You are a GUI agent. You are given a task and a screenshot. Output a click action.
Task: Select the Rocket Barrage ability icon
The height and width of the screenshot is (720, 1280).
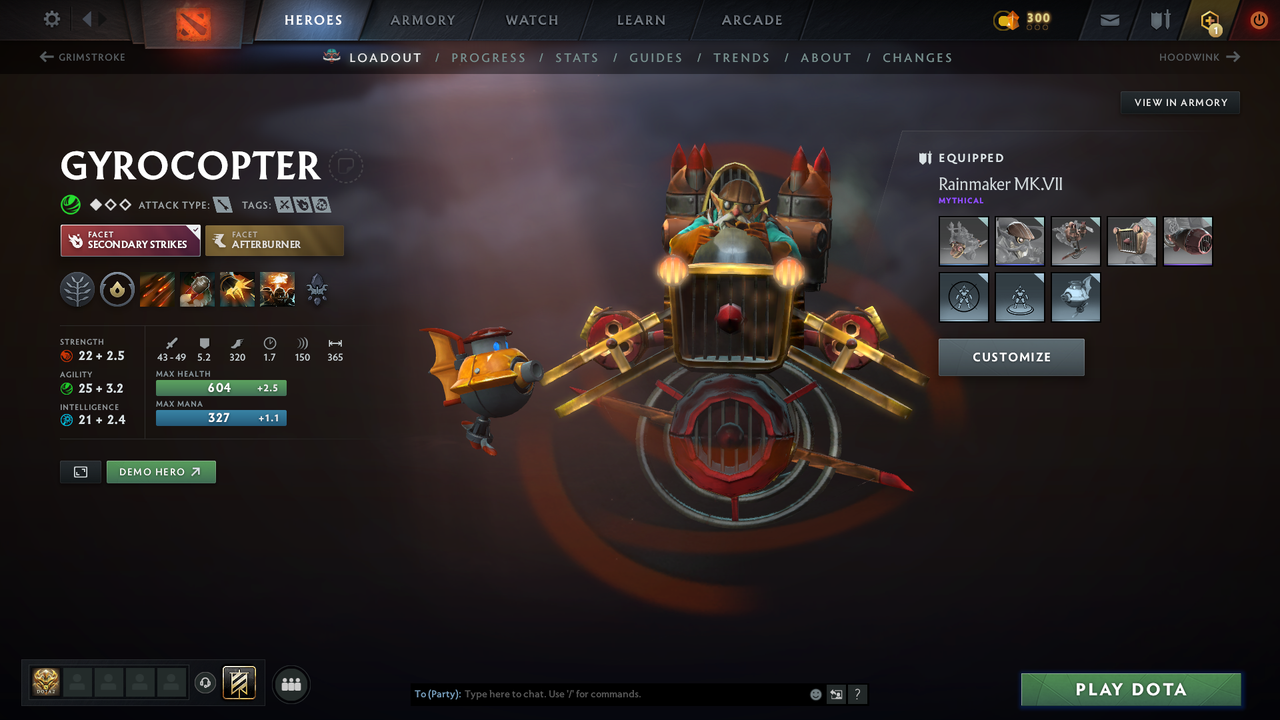[x=158, y=290]
